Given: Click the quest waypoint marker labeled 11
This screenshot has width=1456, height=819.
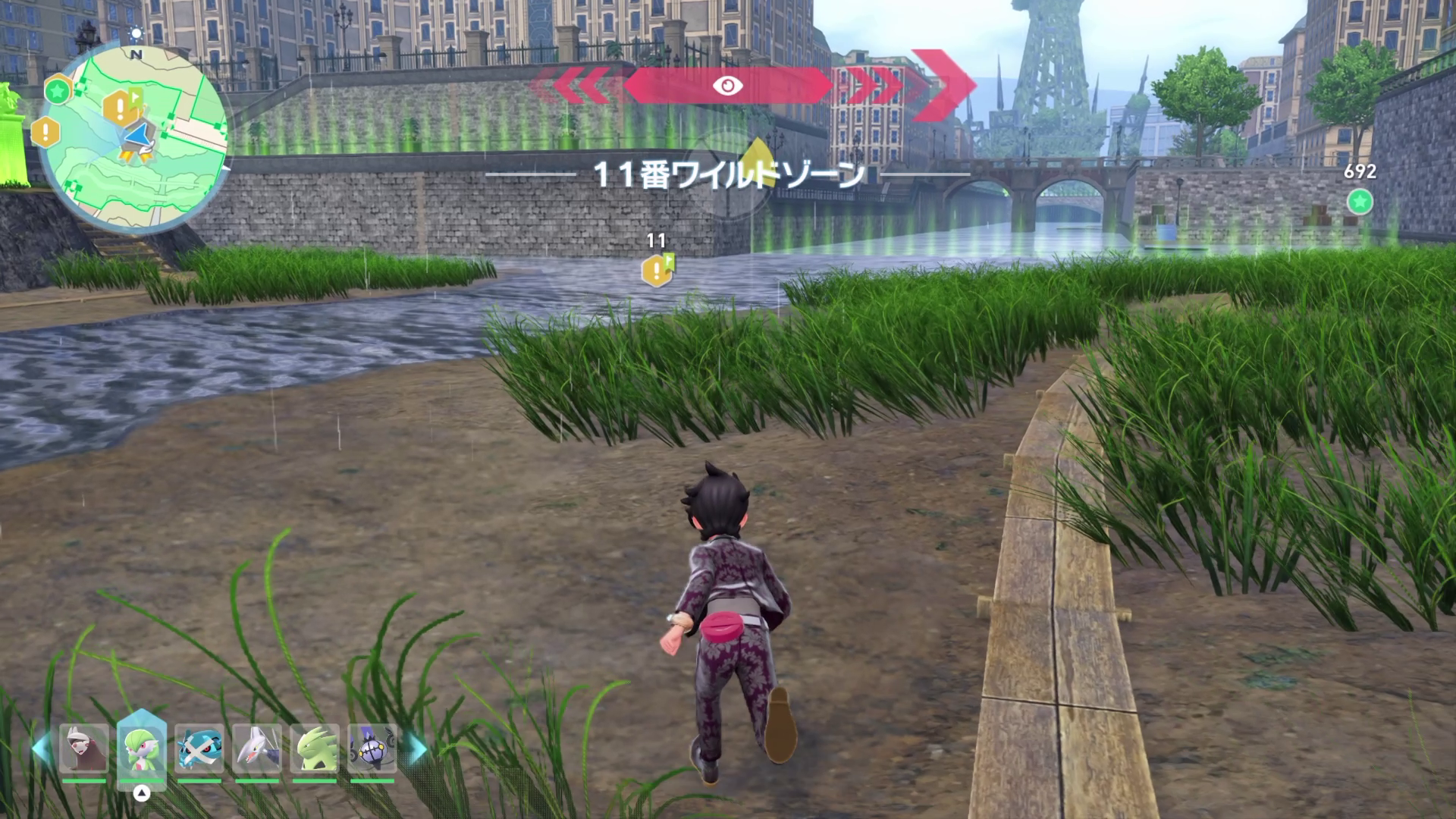Looking at the screenshot, I should pyautogui.click(x=657, y=270).
